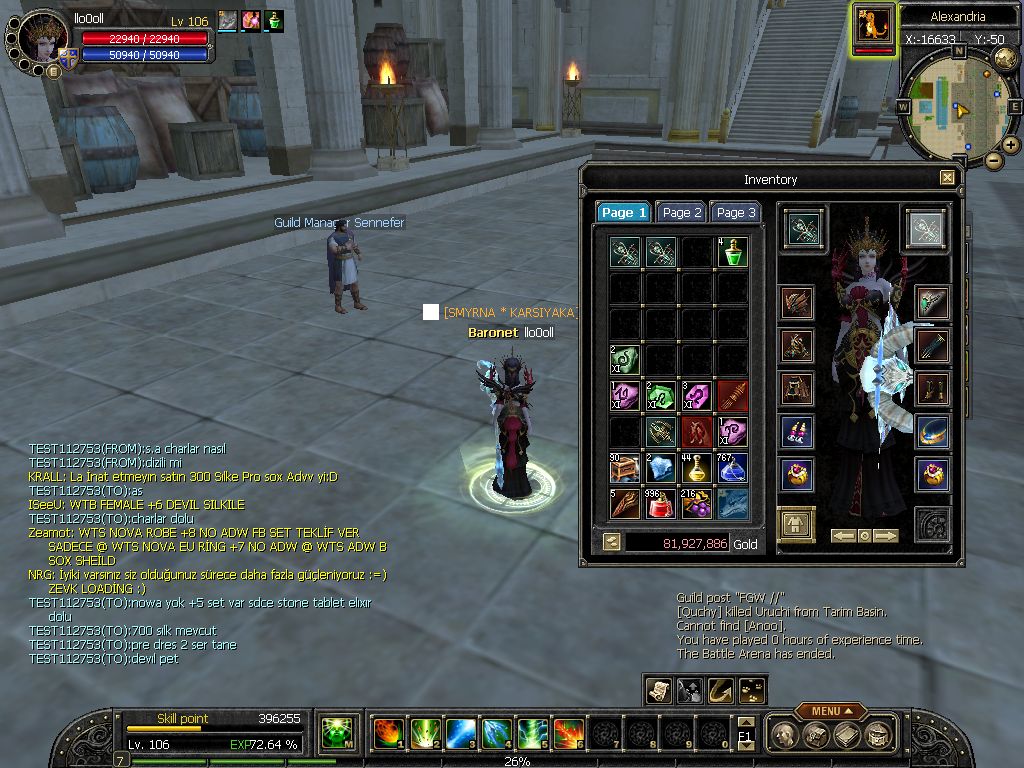Zoom in the minimap with plus button
The height and width of the screenshot is (768, 1024).
click(1011, 145)
